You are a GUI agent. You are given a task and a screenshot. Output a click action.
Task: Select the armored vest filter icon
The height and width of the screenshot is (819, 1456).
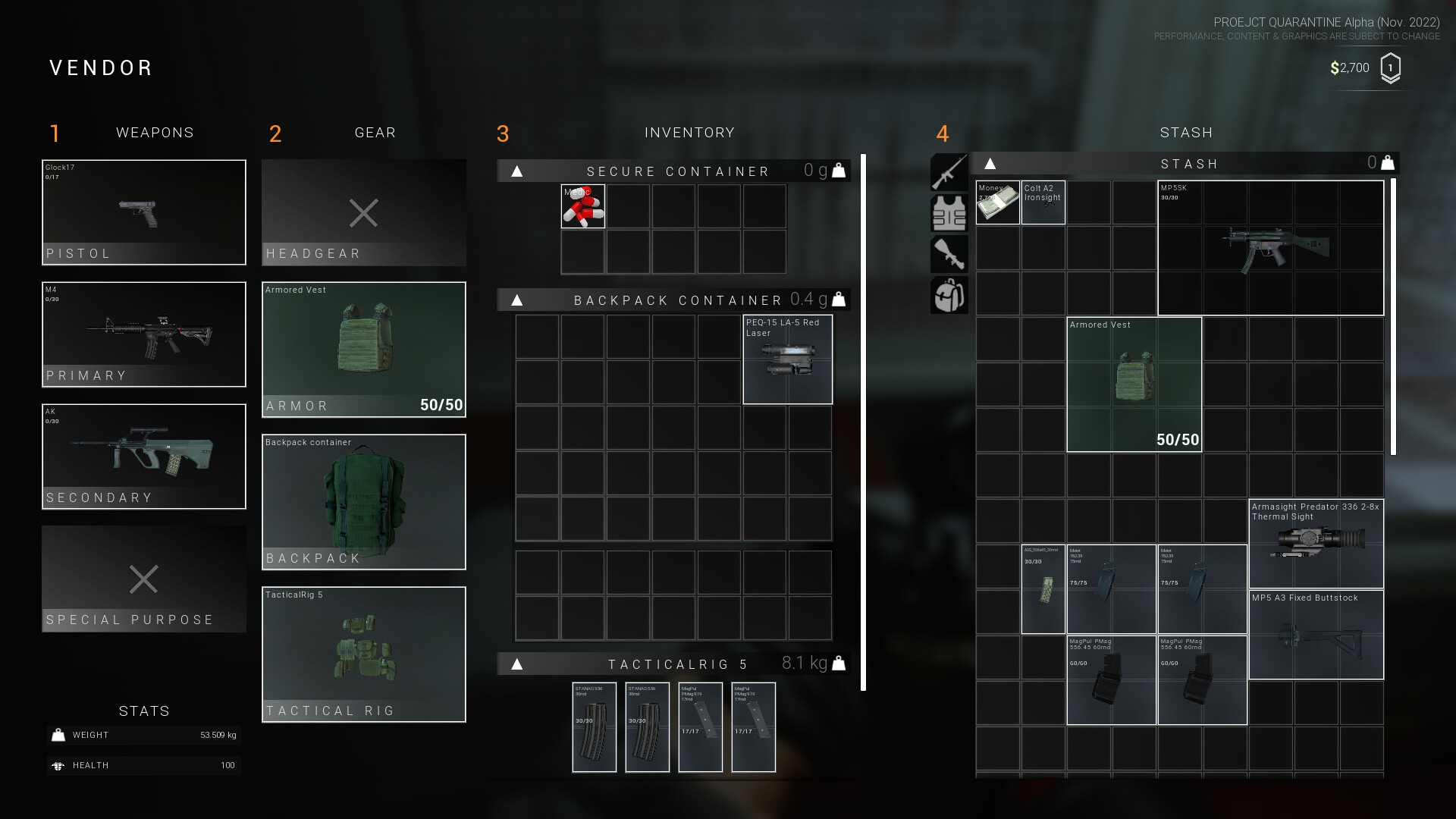tap(949, 213)
